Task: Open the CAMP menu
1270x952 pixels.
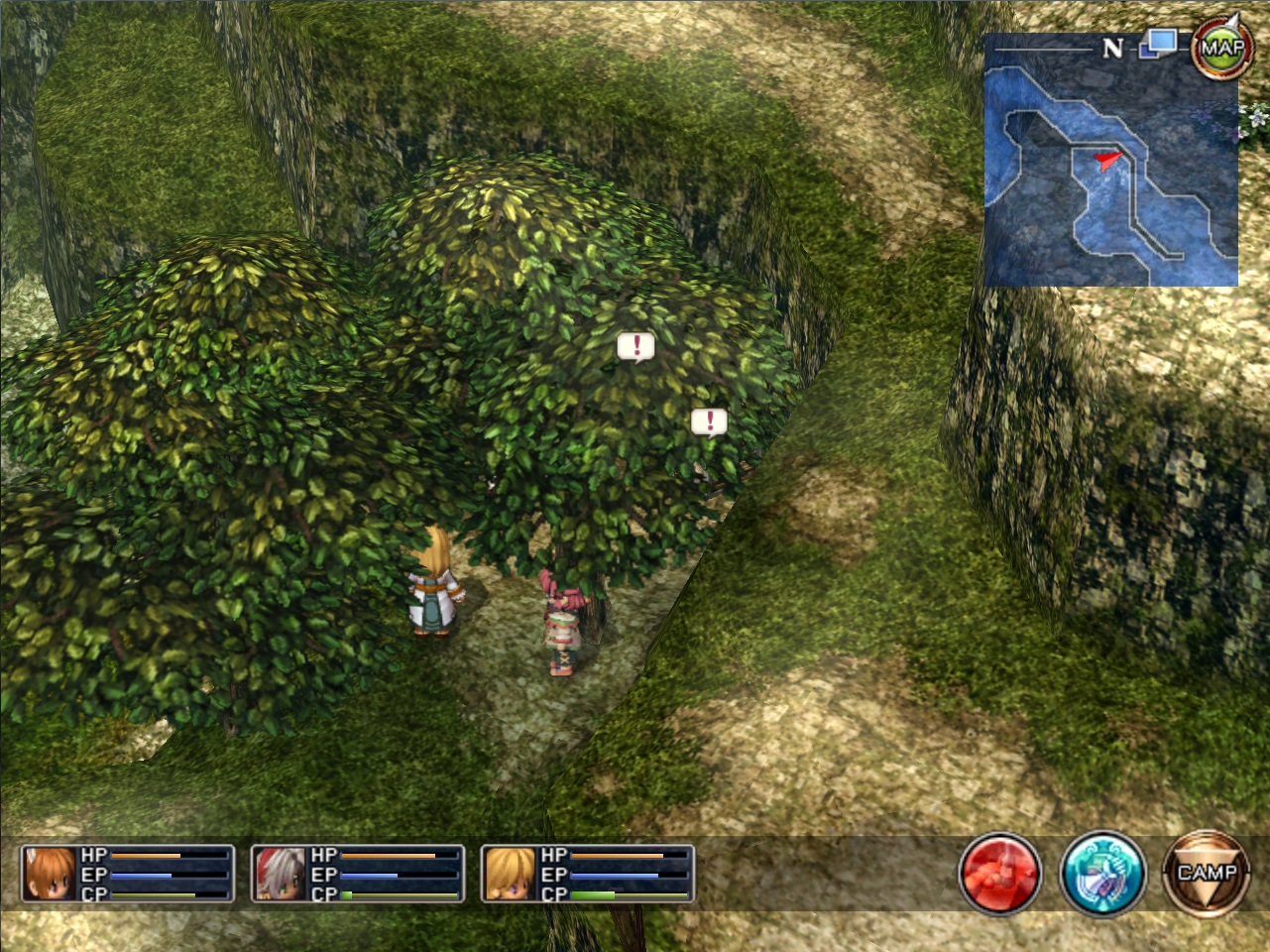Action: (1207, 874)
